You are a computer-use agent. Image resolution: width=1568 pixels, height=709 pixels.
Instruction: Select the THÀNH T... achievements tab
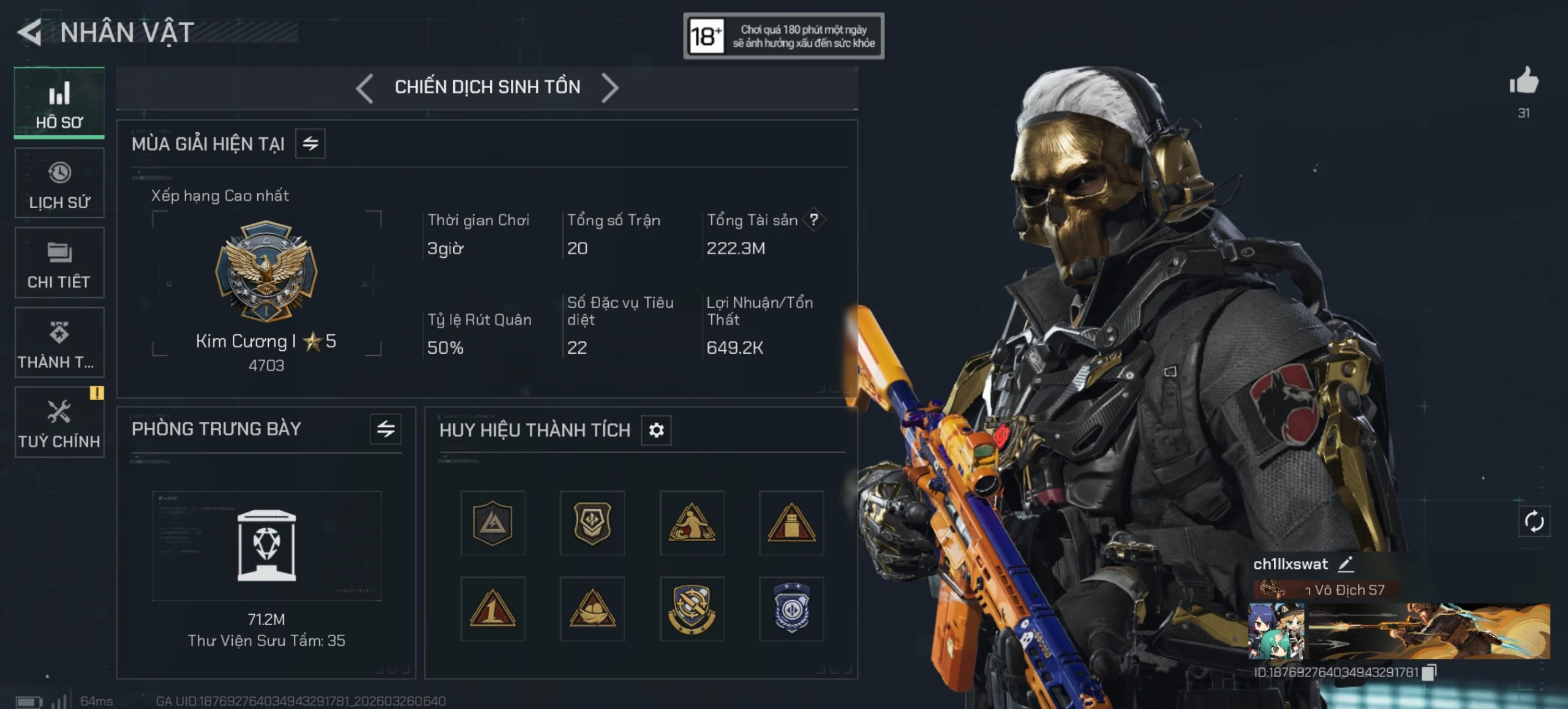[59, 343]
